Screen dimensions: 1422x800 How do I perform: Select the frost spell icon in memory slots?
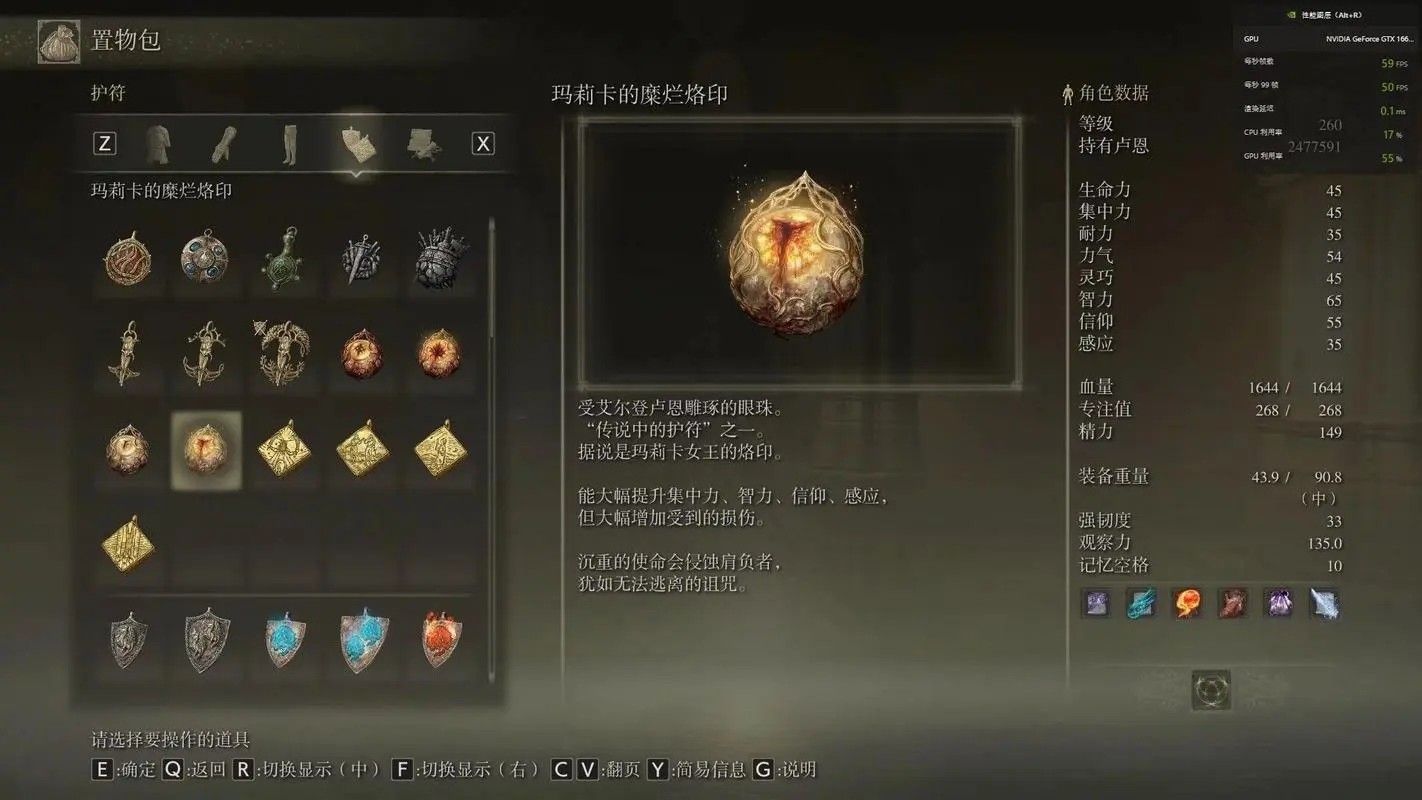click(1325, 602)
